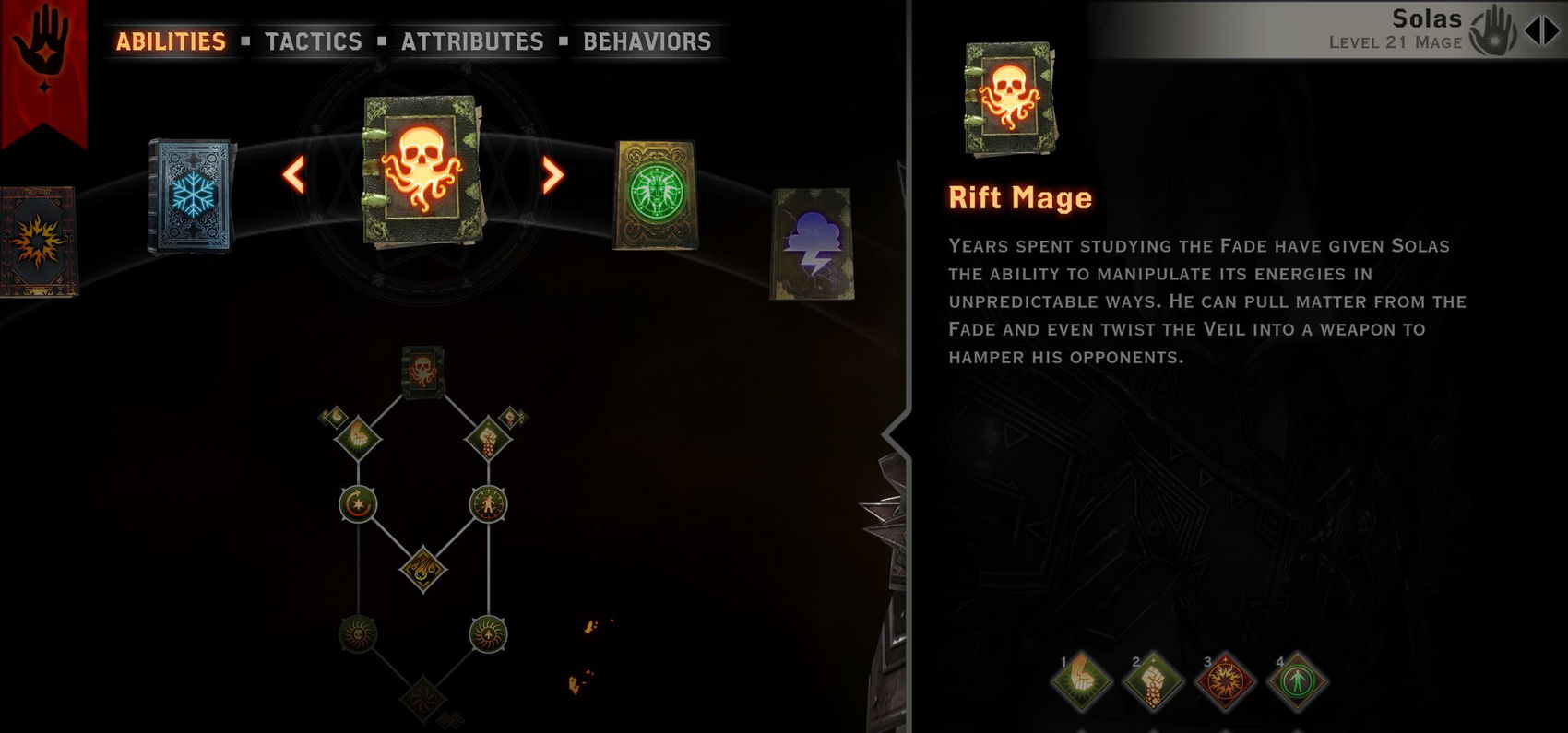Image resolution: width=1568 pixels, height=733 pixels.
Task: Click the Rift Mage heading text
Action: coord(1018,196)
